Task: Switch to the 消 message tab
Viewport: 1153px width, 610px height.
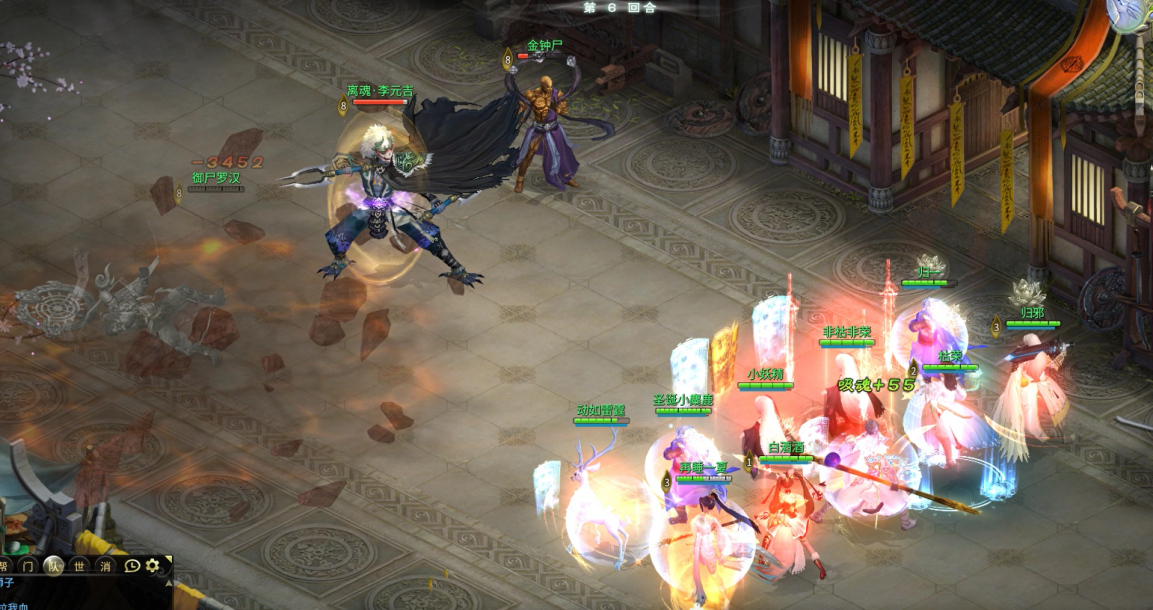Action: pos(105,566)
